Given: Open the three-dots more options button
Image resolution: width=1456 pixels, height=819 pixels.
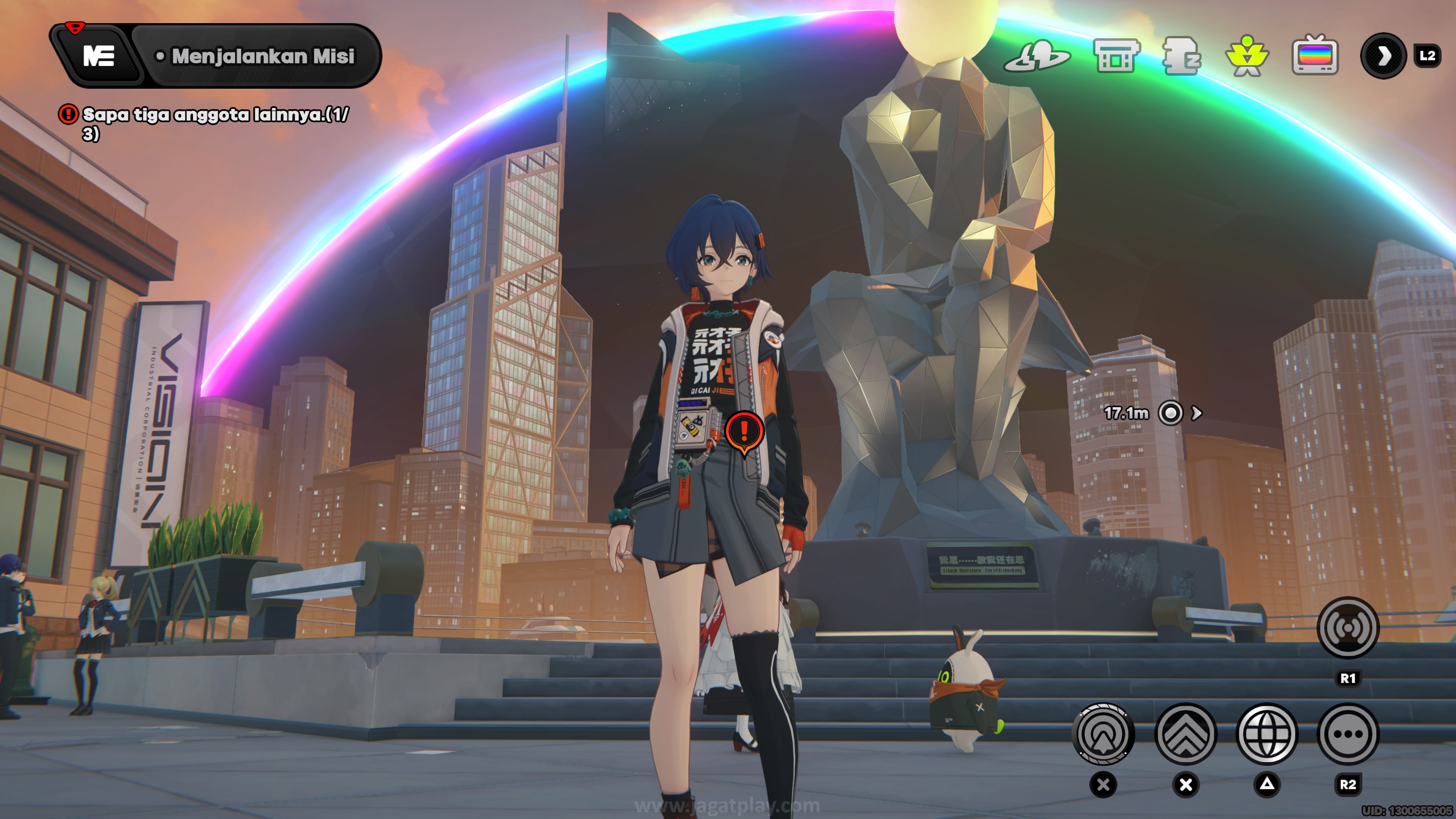Looking at the screenshot, I should (x=1348, y=734).
